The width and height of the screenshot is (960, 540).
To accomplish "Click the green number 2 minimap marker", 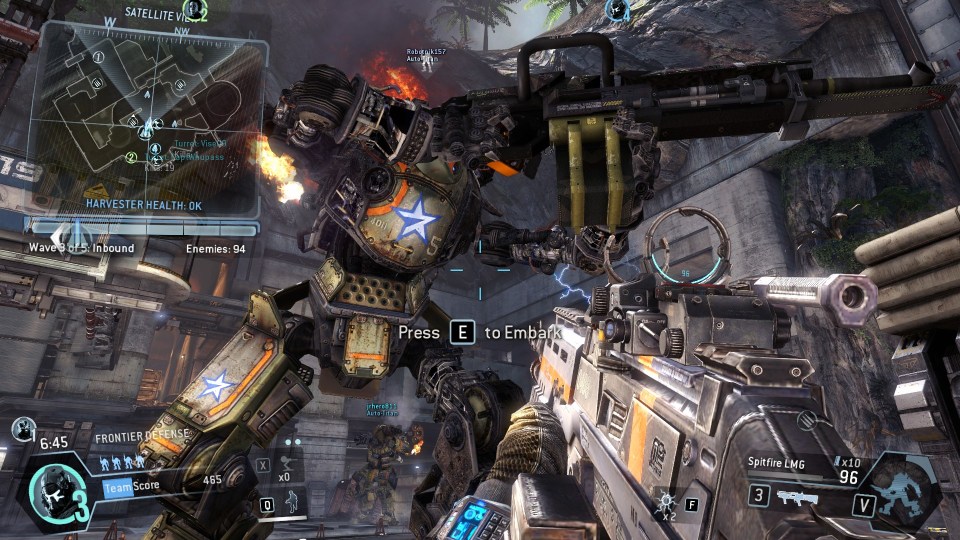I will [131, 157].
